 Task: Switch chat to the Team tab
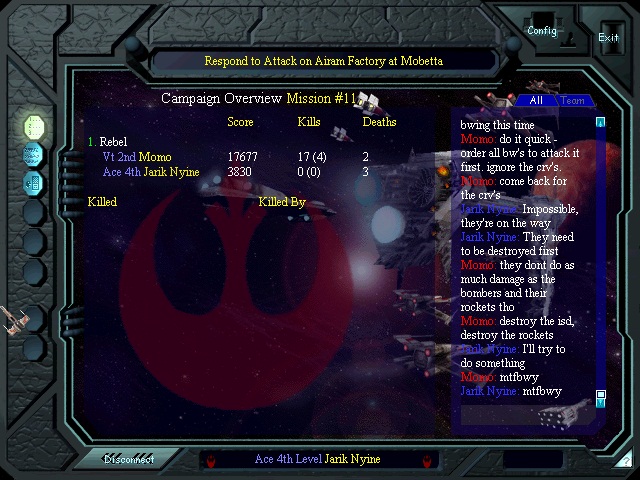click(x=572, y=101)
